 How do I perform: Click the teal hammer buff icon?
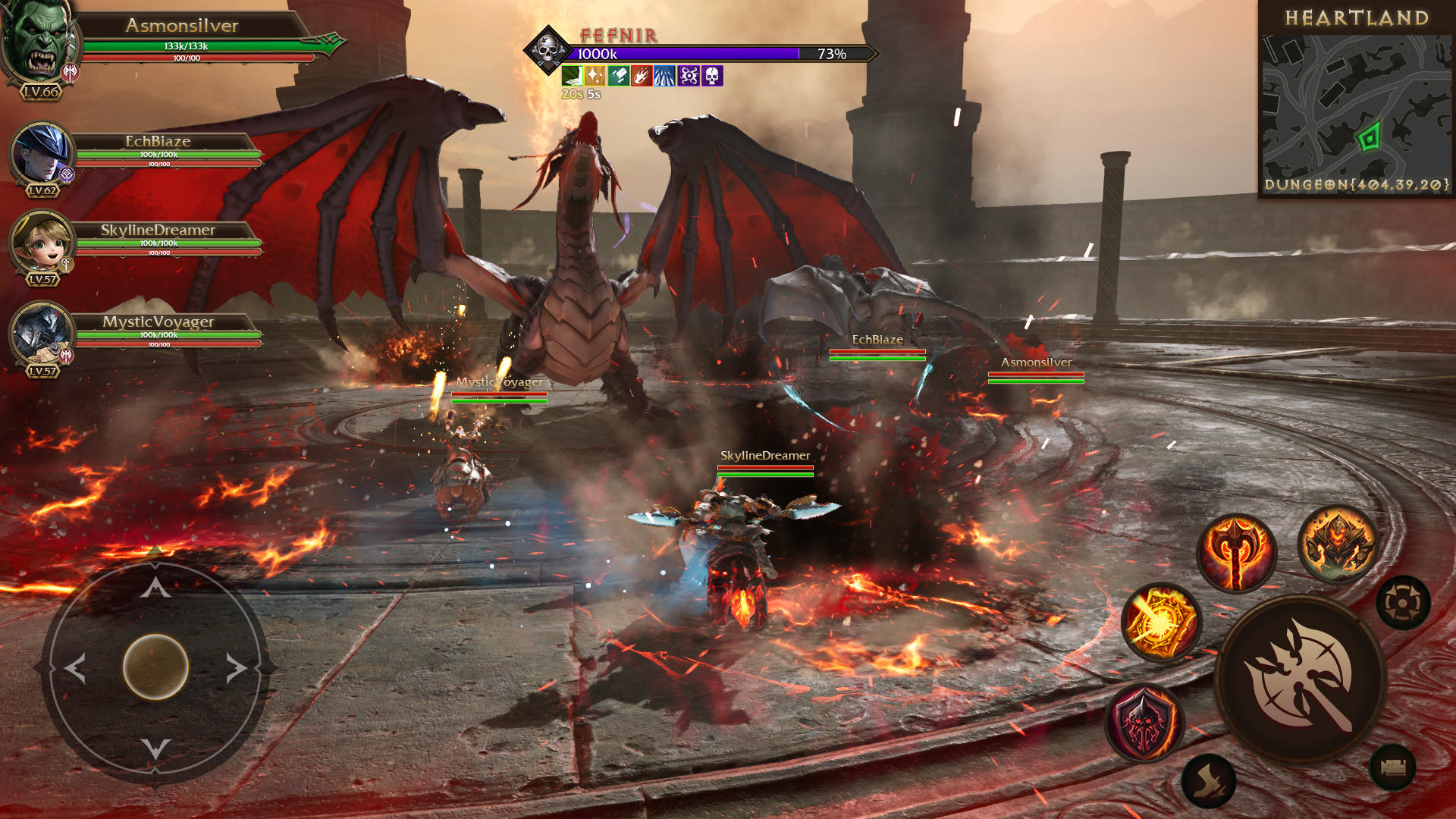point(618,77)
